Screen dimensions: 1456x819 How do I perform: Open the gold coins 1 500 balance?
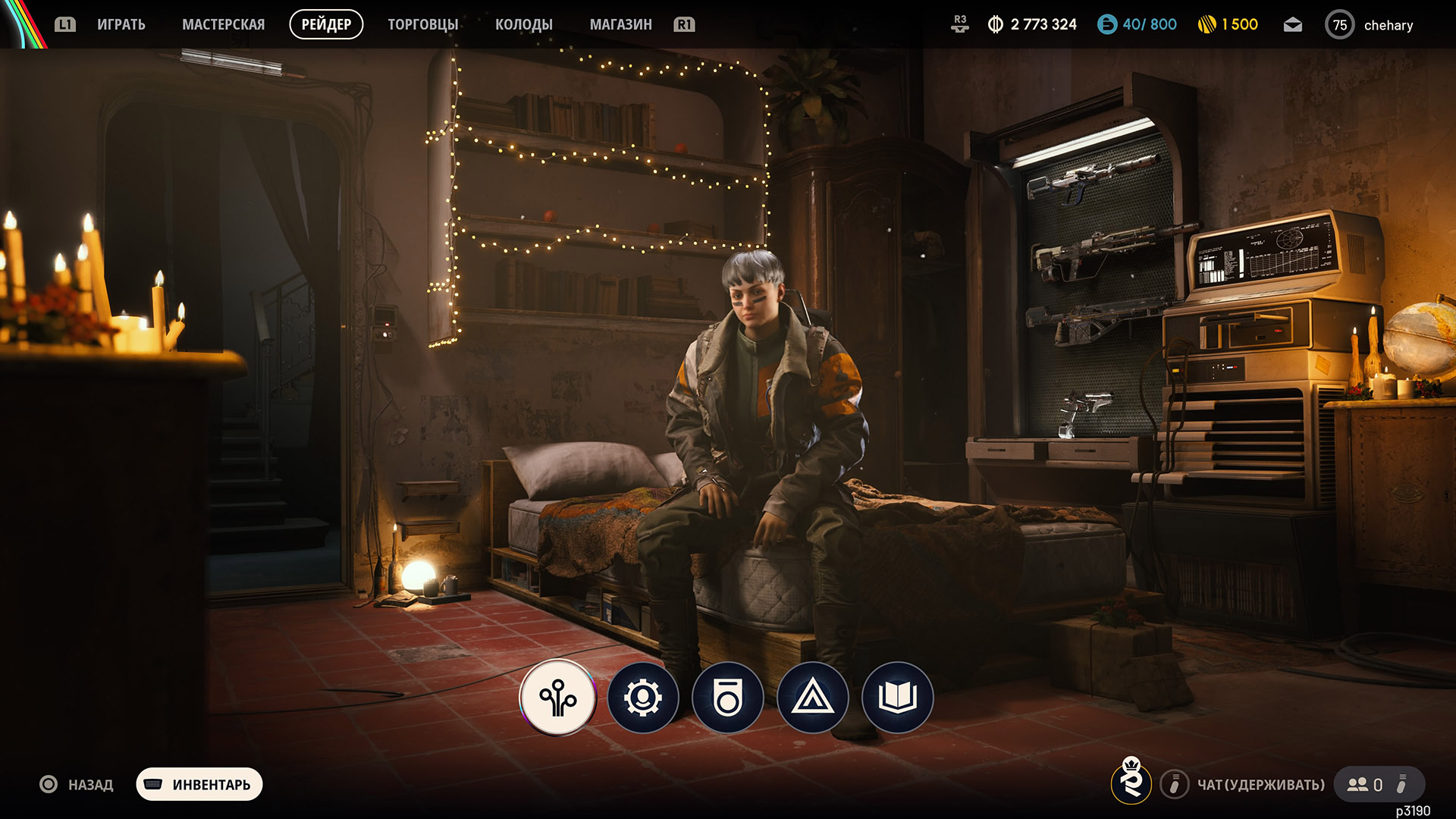1228,24
